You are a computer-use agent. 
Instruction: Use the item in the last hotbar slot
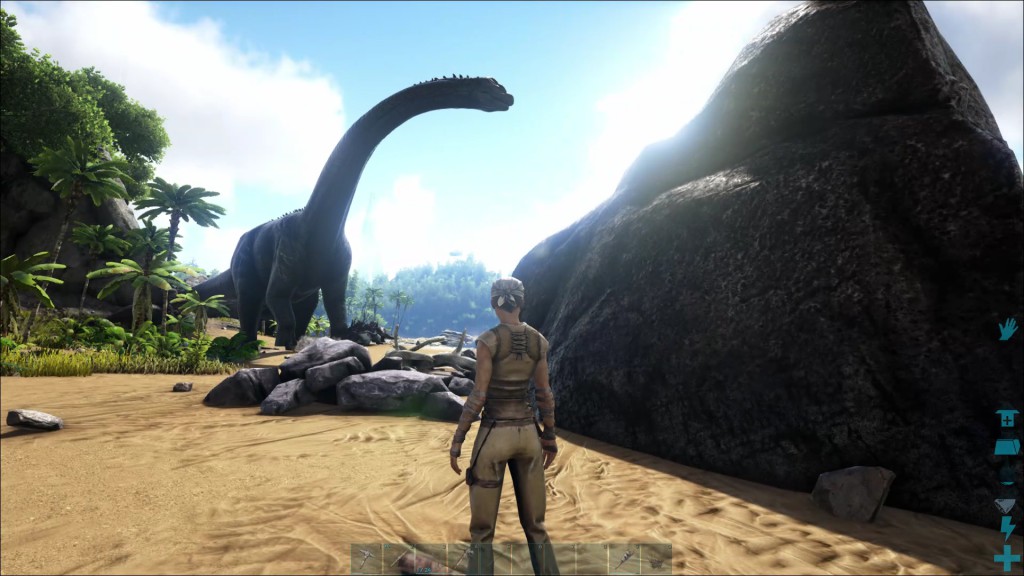pyautogui.click(x=656, y=558)
